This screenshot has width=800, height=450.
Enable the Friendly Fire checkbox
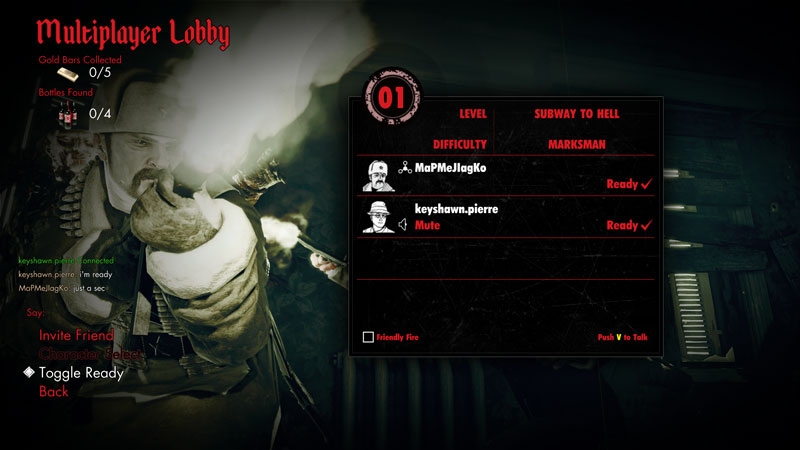pyautogui.click(x=368, y=338)
